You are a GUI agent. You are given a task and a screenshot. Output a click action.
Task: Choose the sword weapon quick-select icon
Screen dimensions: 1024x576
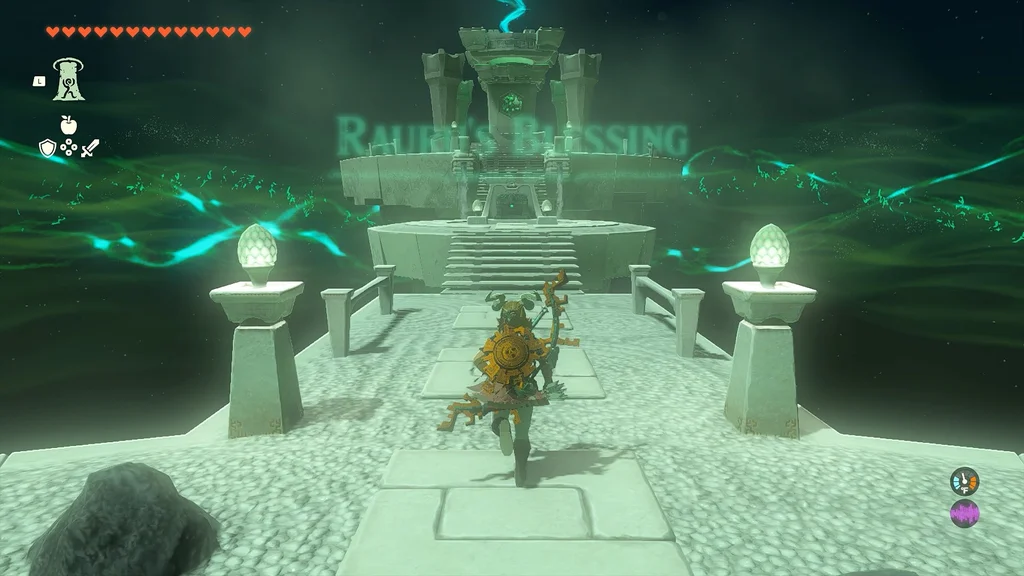pyautogui.click(x=90, y=148)
